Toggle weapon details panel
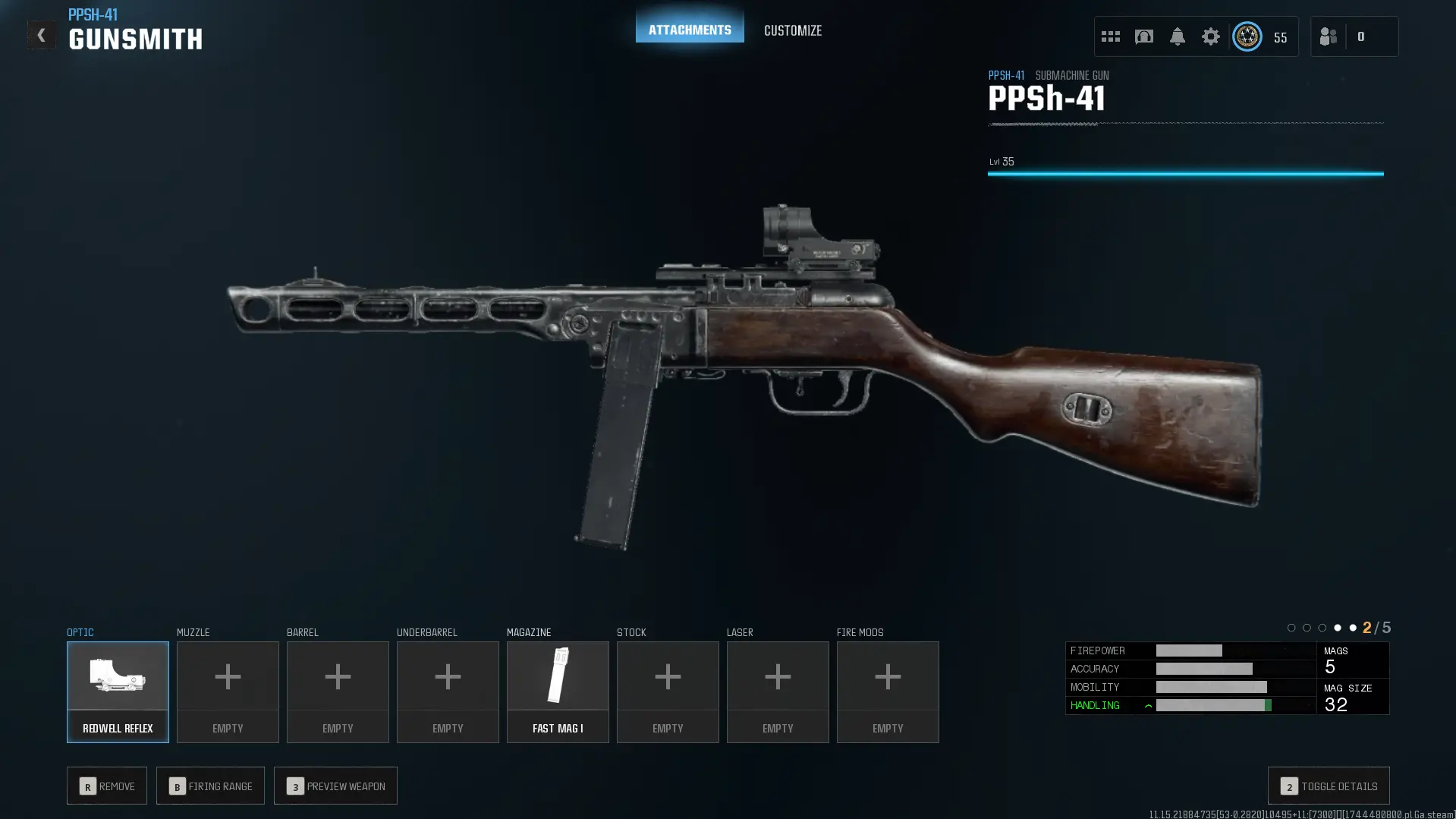Viewport: 1456px width, 819px height. (1329, 786)
